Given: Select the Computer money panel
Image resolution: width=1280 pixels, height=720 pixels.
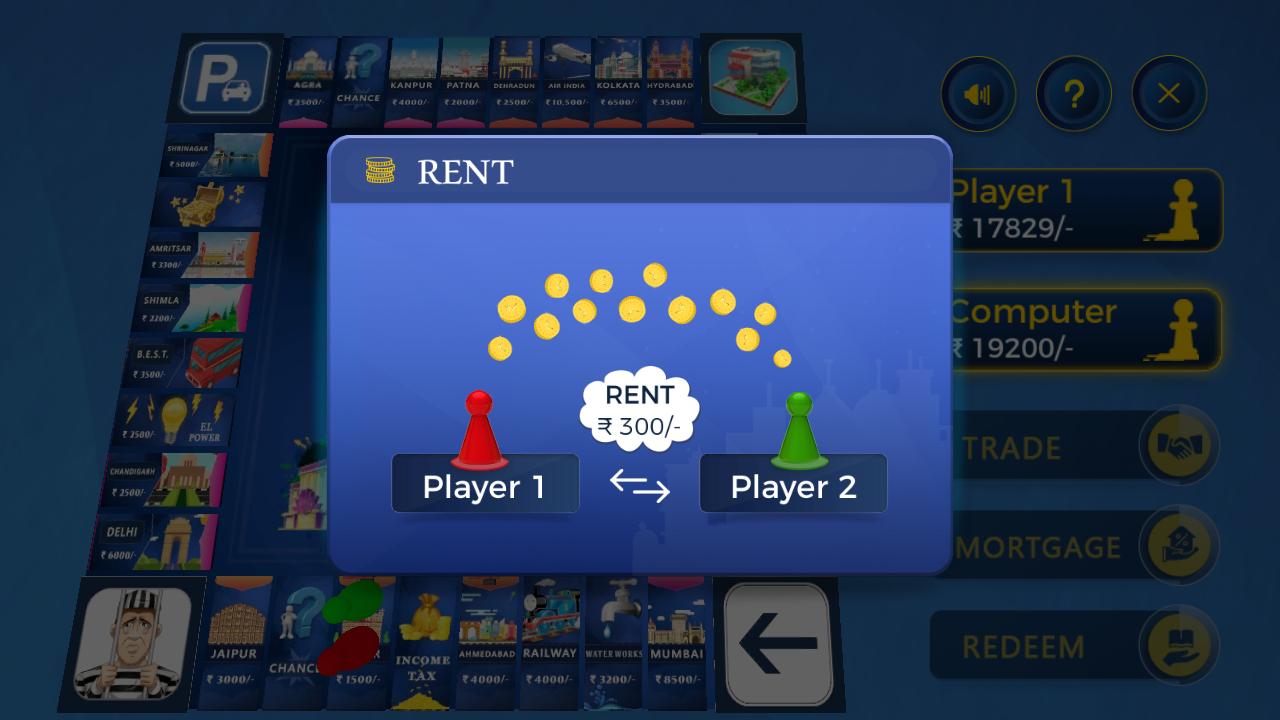Looking at the screenshot, I should (x=1085, y=330).
